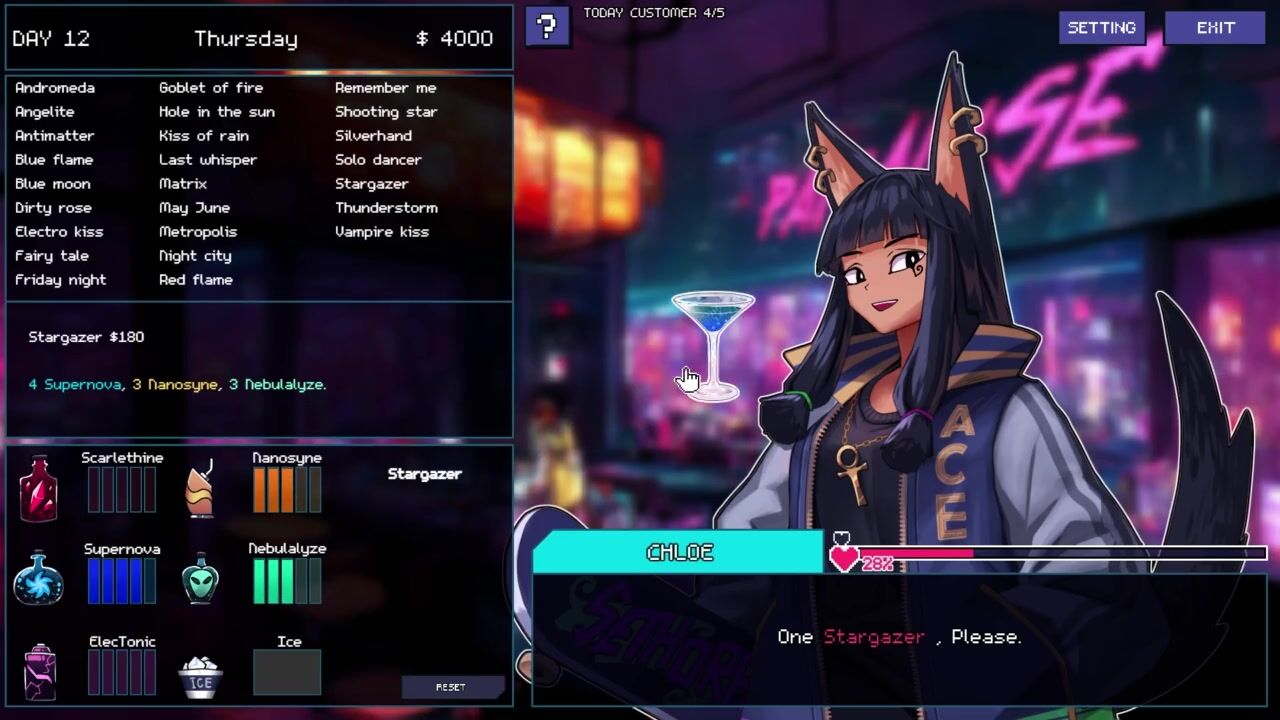Reset the mixed ingredients
This screenshot has width=1280, height=720.
click(450, 687)
